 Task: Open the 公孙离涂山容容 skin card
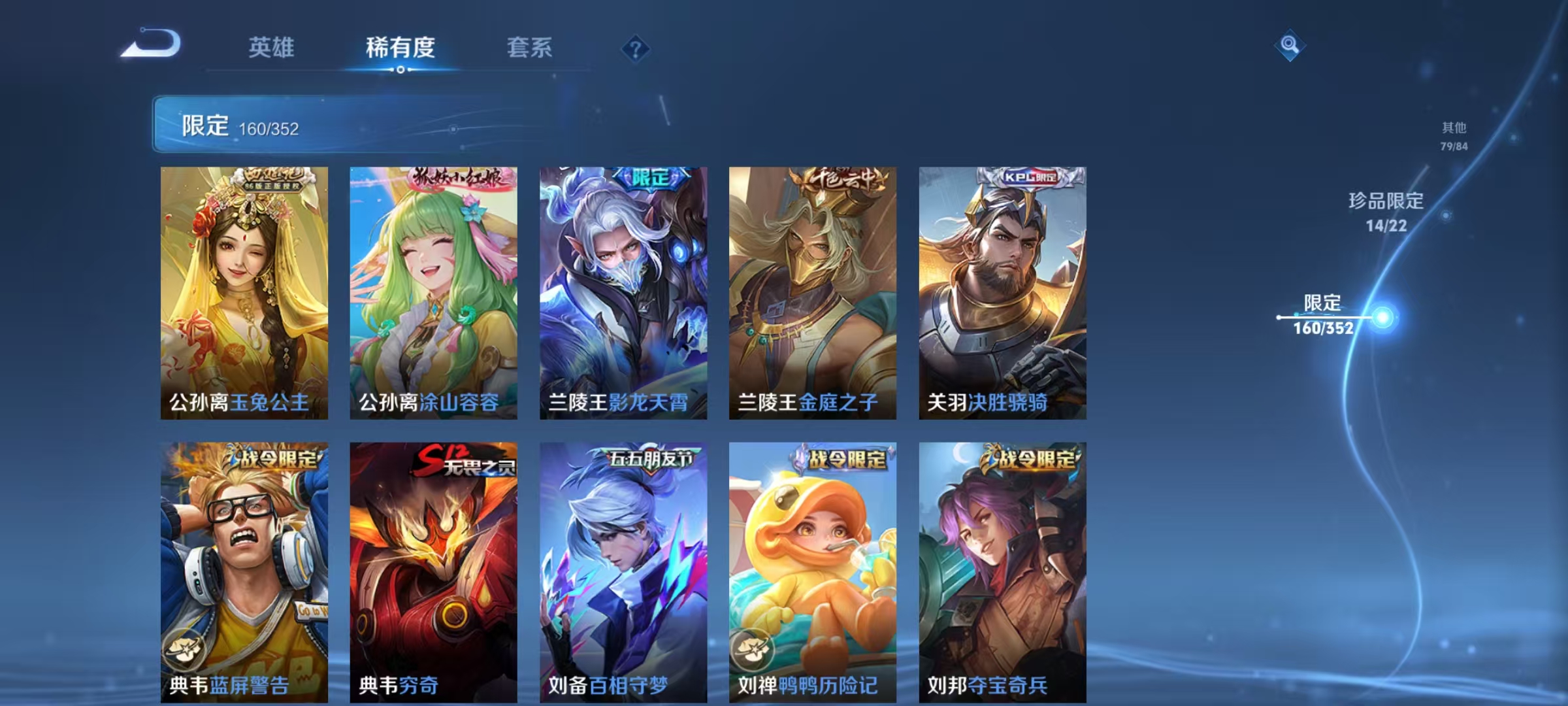coord(433,288)
